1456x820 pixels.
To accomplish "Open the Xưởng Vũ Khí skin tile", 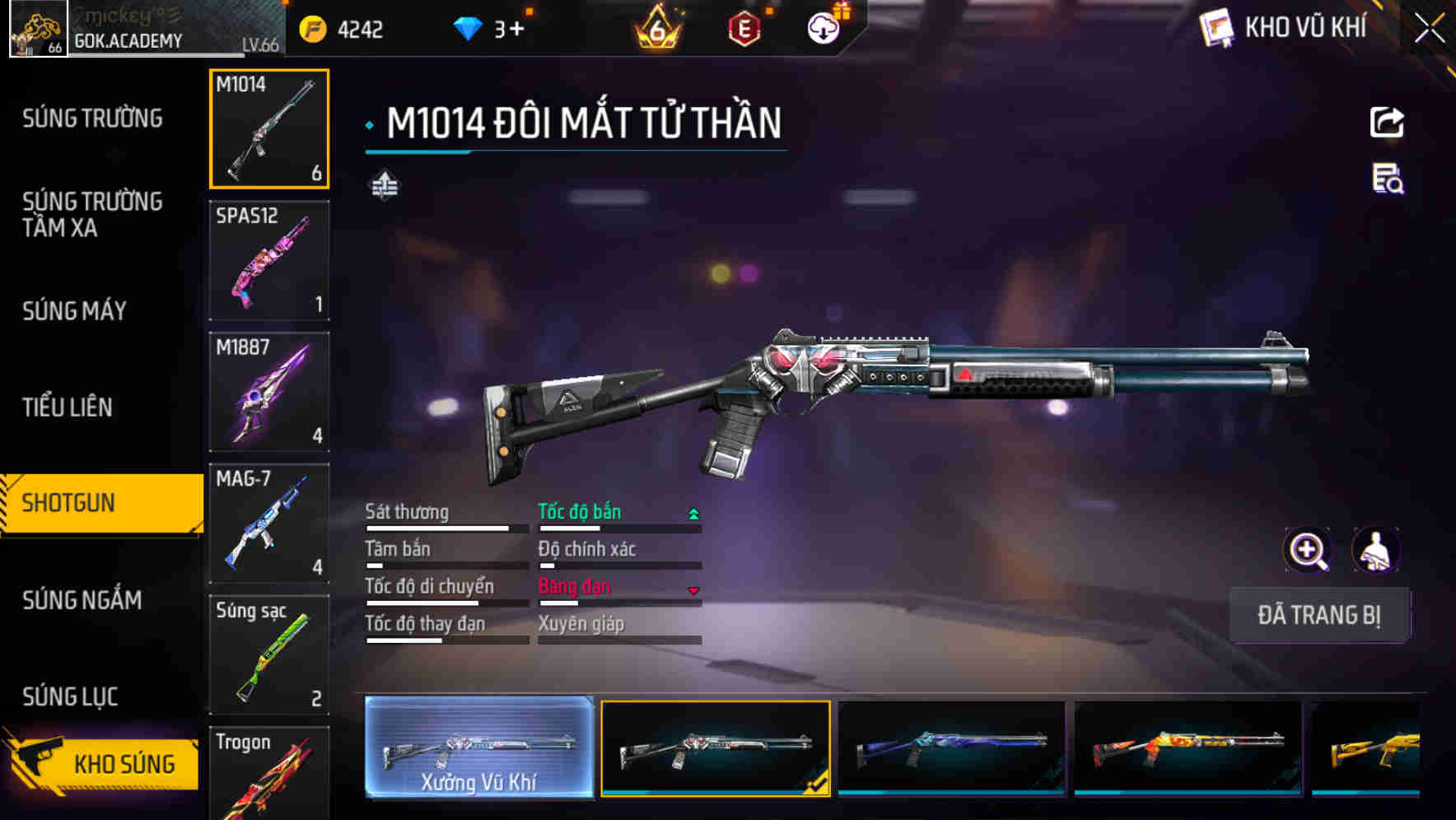I will pos(478,748).
